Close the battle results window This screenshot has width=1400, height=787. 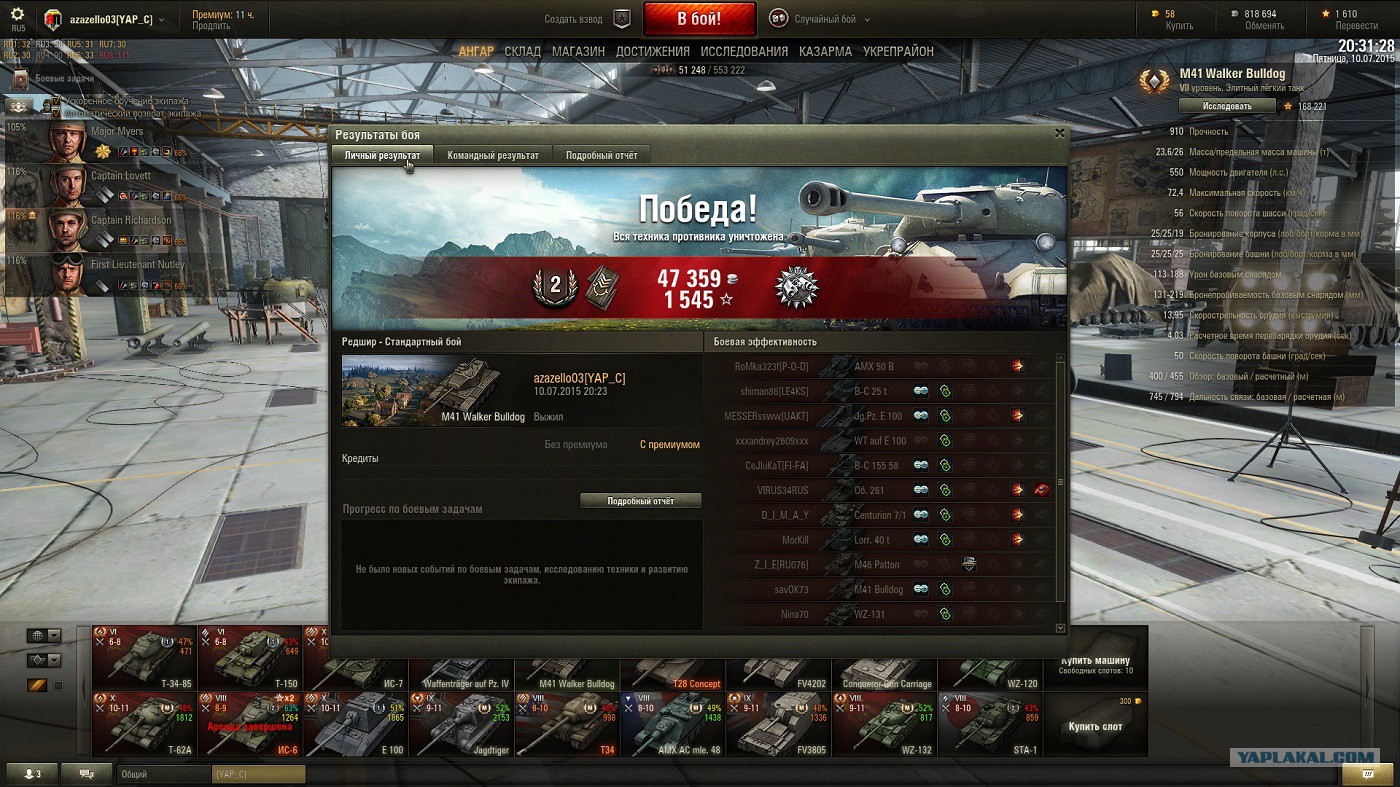pyautogui.click(x=1060, y=132)
